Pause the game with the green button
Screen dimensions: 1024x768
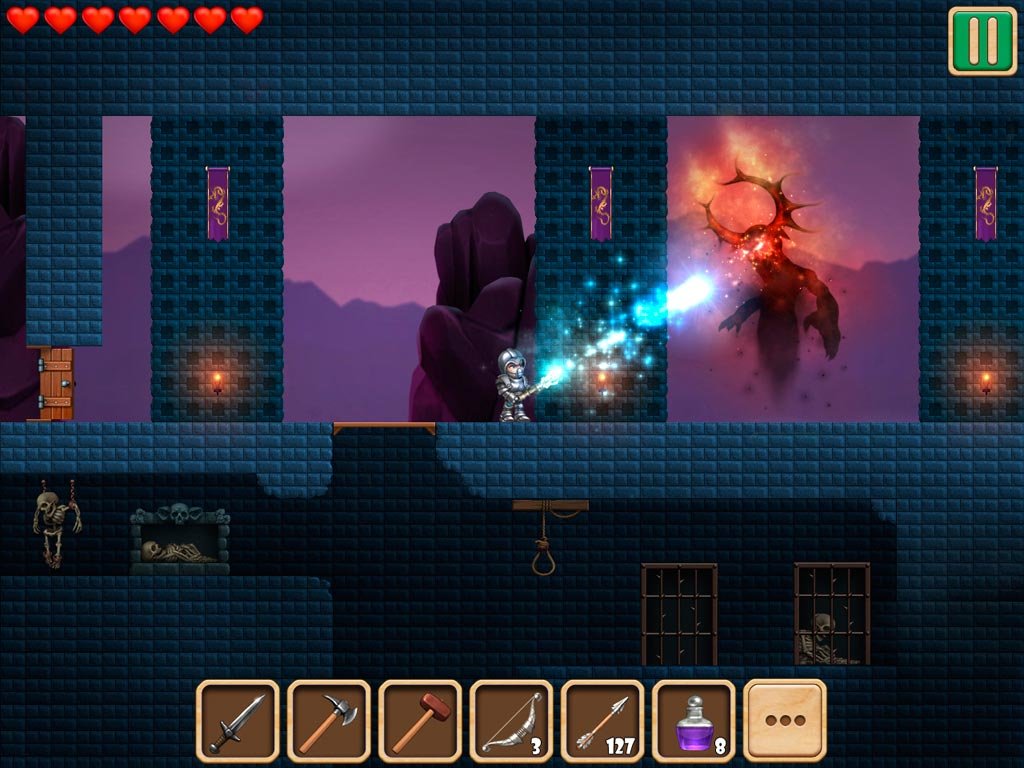tap(982, 41)
